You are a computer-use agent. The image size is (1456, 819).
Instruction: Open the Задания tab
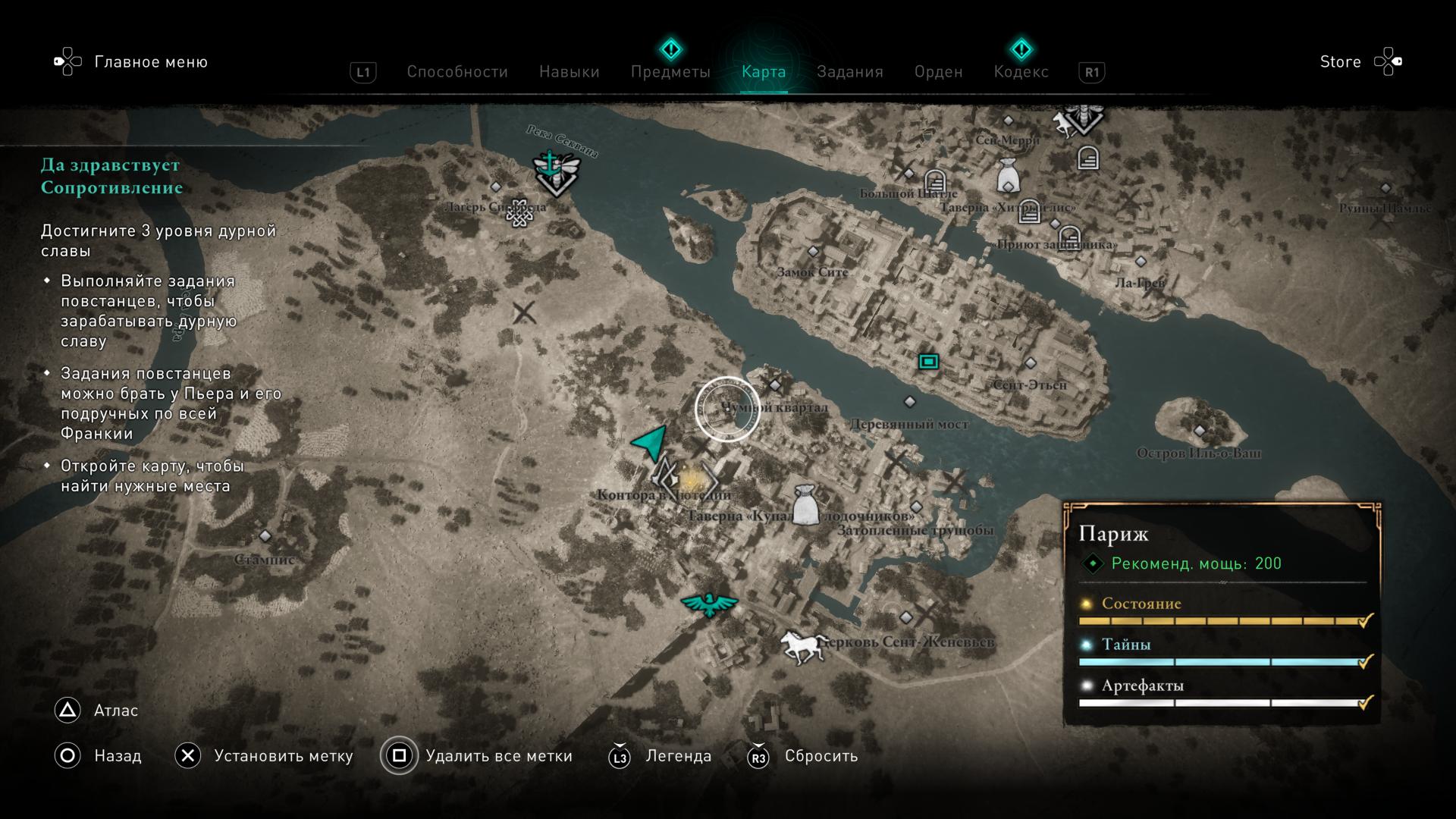(849, 72)
